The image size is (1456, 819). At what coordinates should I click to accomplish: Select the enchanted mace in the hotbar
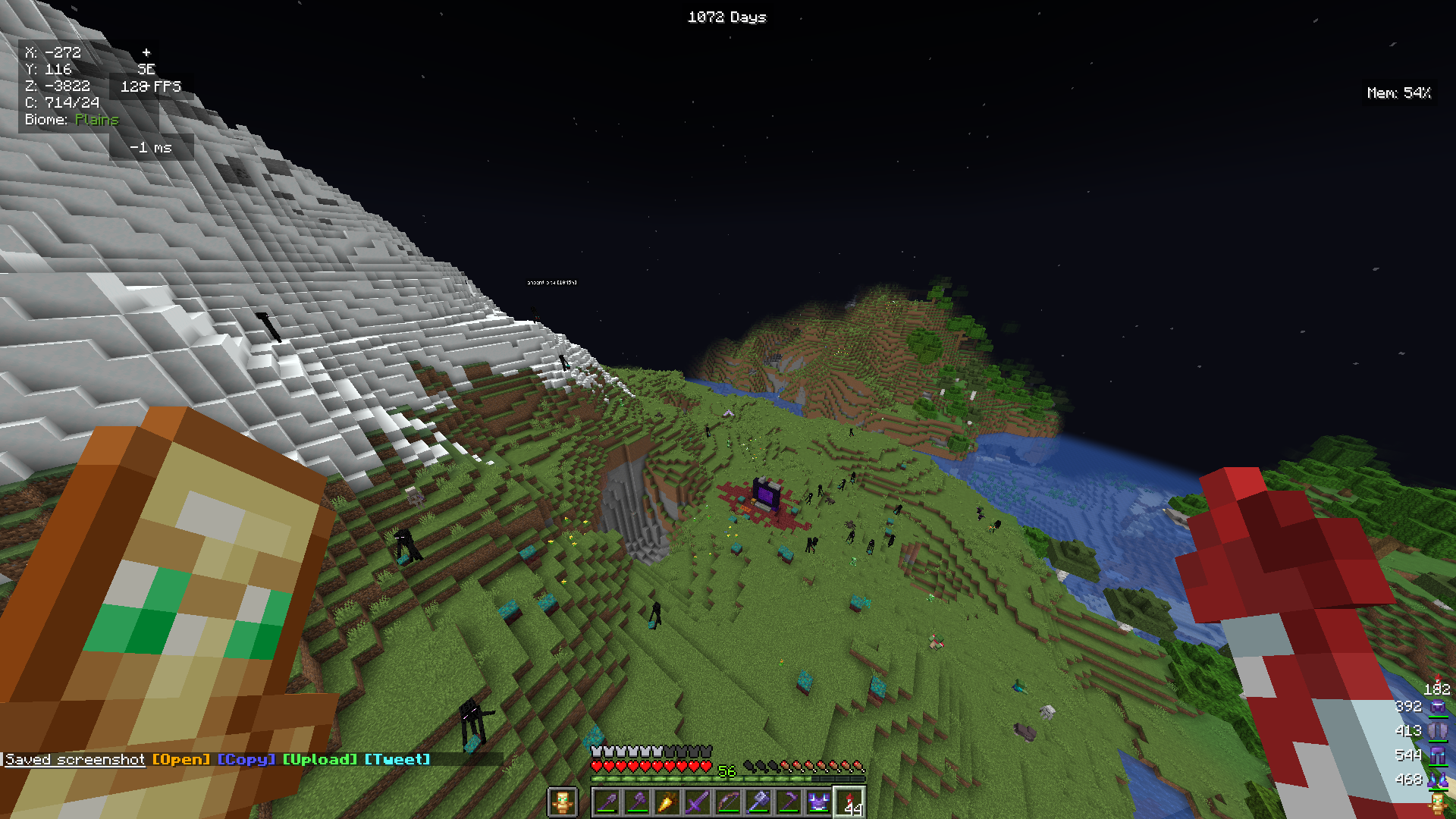coord(759,802)
